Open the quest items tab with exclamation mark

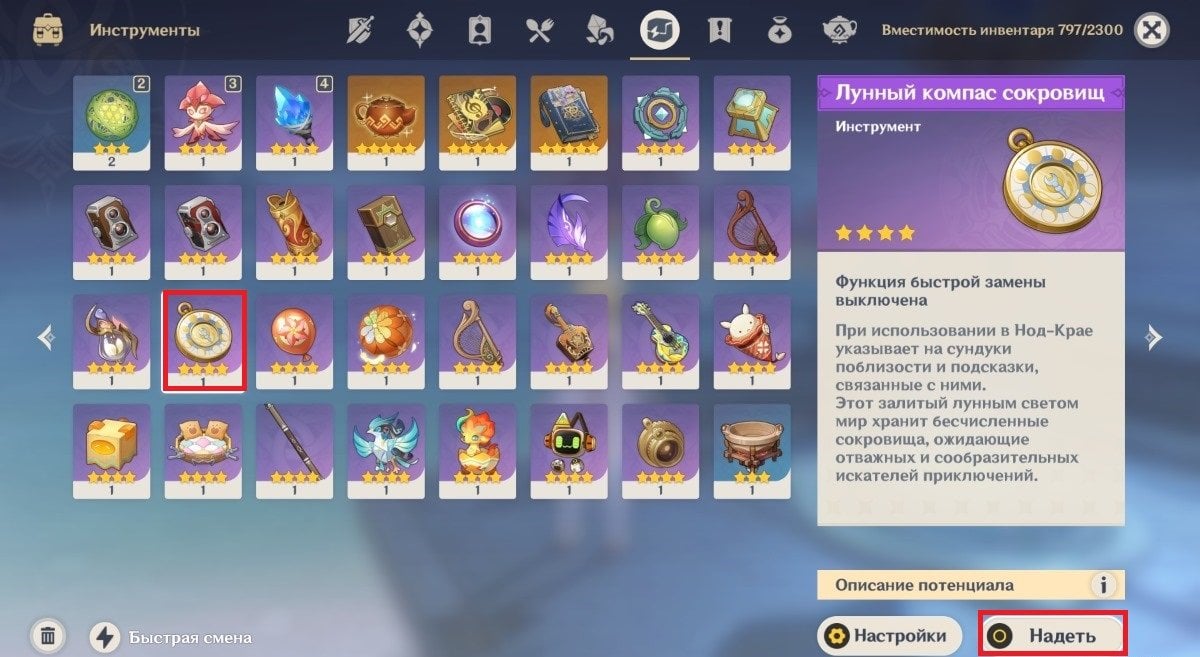[x=718, y=31]
